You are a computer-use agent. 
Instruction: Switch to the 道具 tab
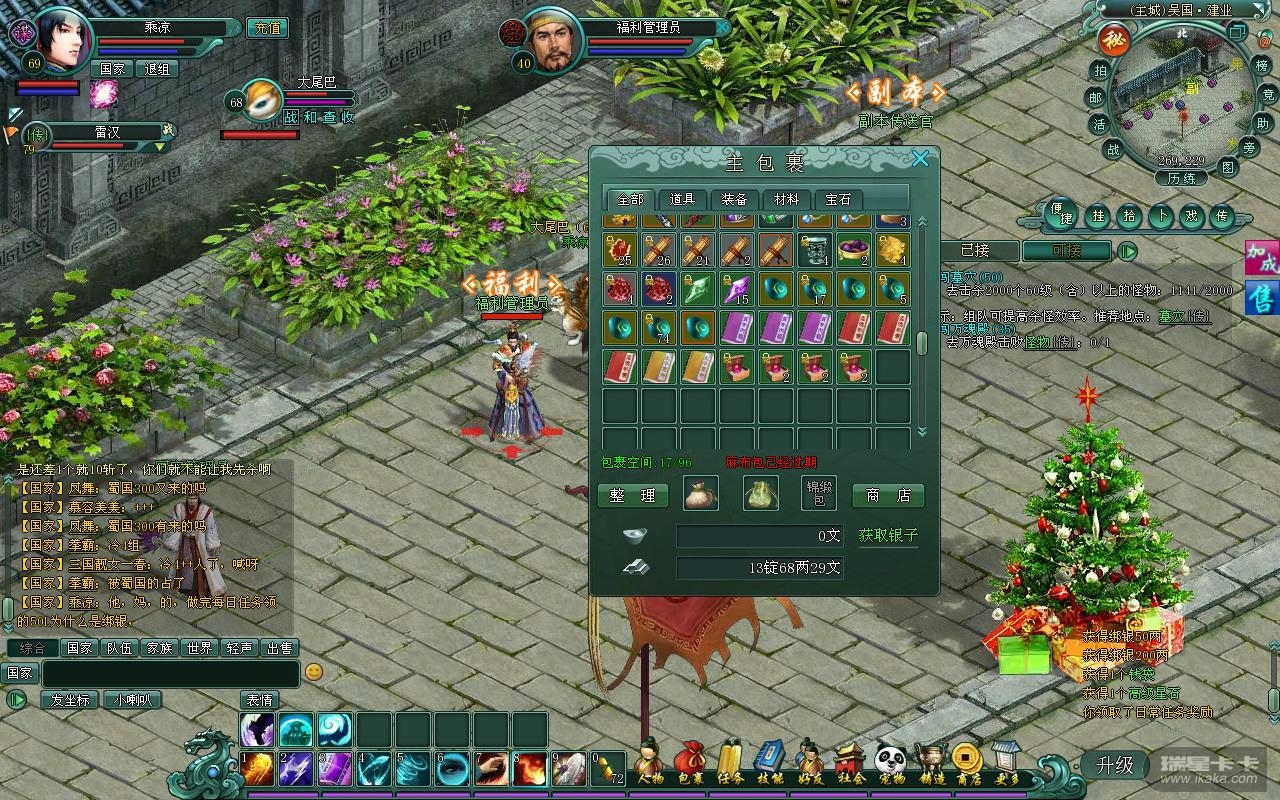(682, 199)
